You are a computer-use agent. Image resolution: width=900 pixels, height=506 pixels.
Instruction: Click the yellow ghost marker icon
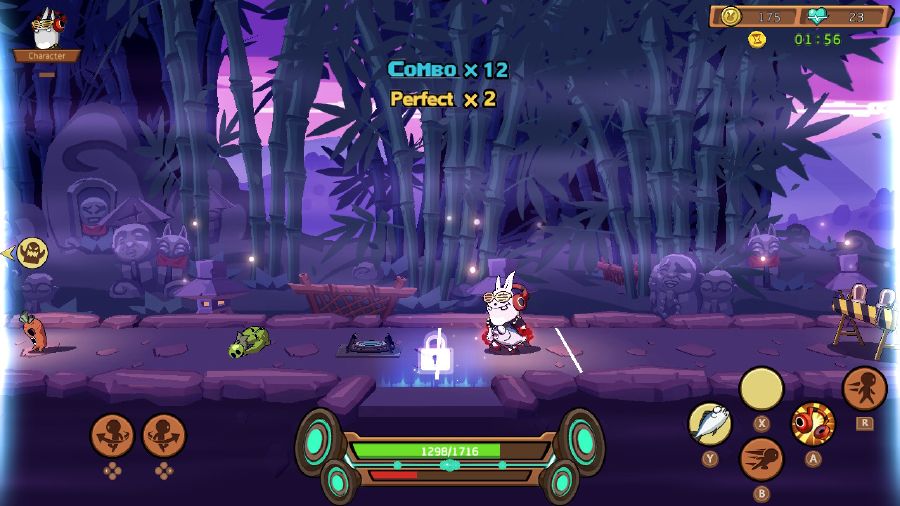[33, 253]
